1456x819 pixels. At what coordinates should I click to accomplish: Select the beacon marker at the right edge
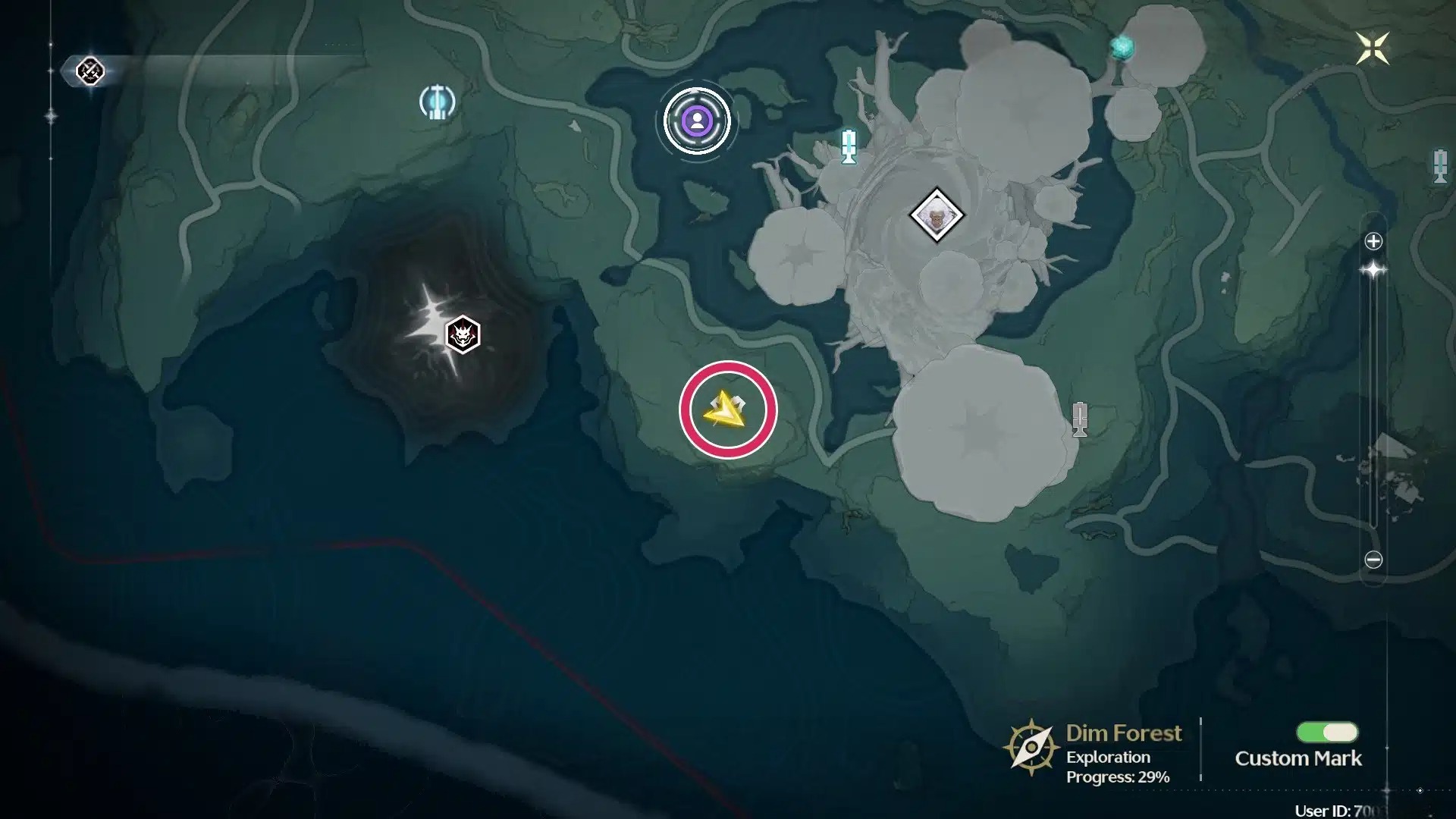pos(1440,166)
